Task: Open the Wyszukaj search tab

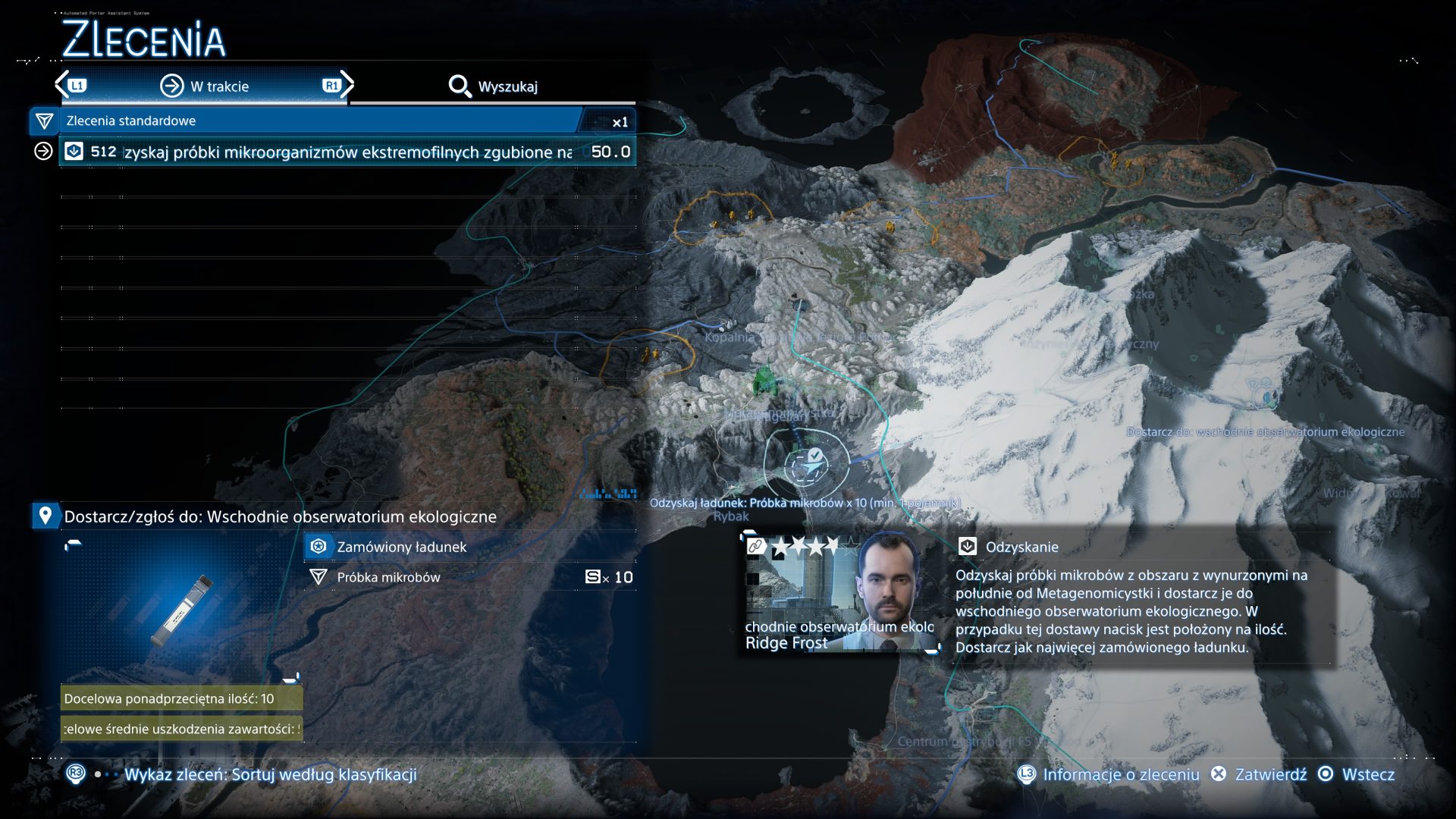Action: click(x=493, y=86)
